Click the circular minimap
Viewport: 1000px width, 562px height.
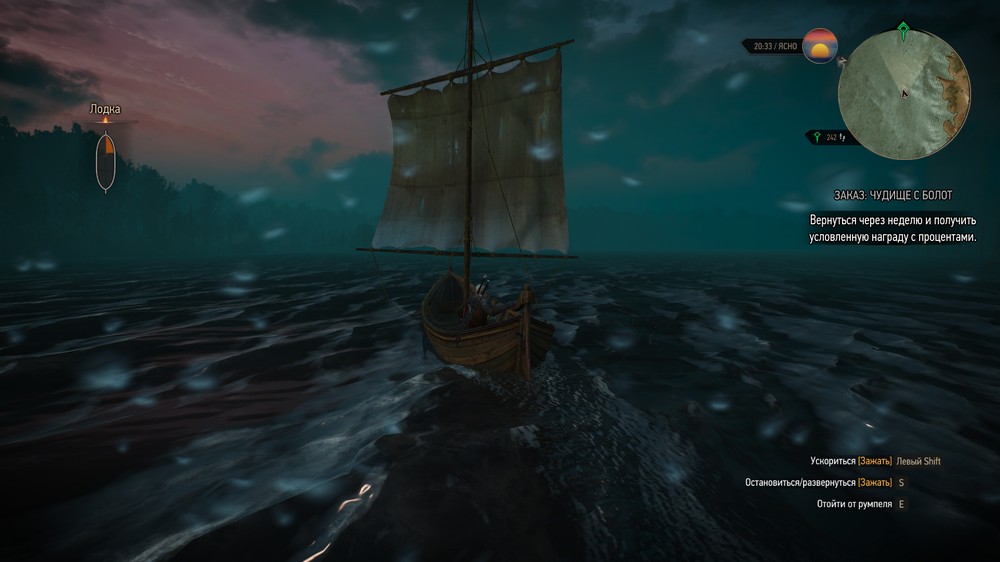(905, 96)
